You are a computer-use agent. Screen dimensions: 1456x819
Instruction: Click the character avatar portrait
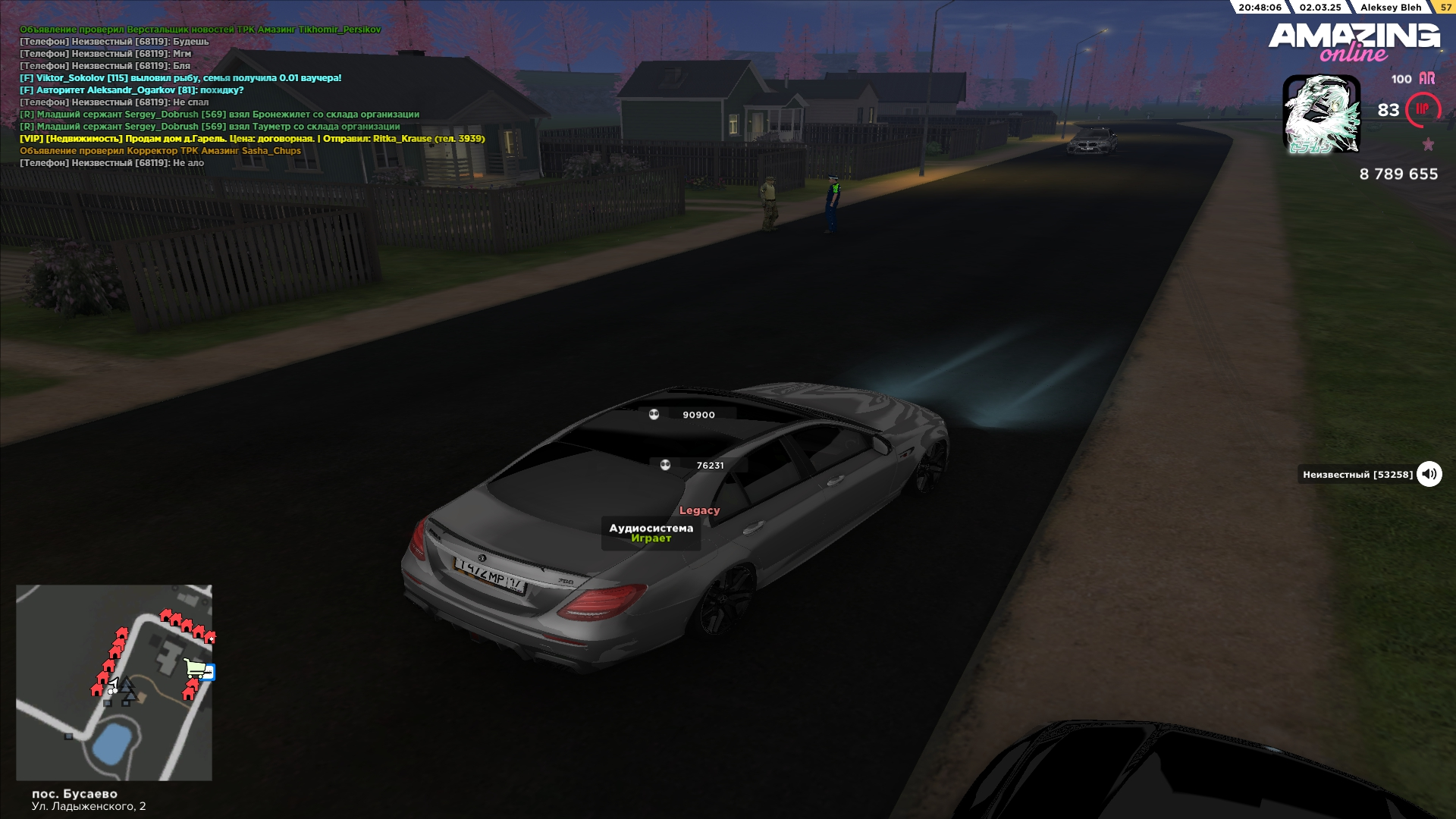[1321, 114]
